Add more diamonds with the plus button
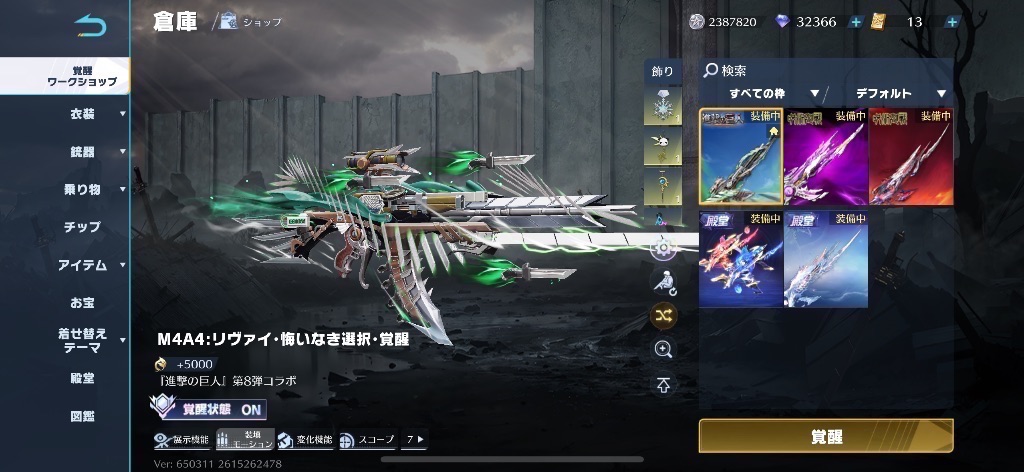 pyautogui.click(x=855, y=22)
